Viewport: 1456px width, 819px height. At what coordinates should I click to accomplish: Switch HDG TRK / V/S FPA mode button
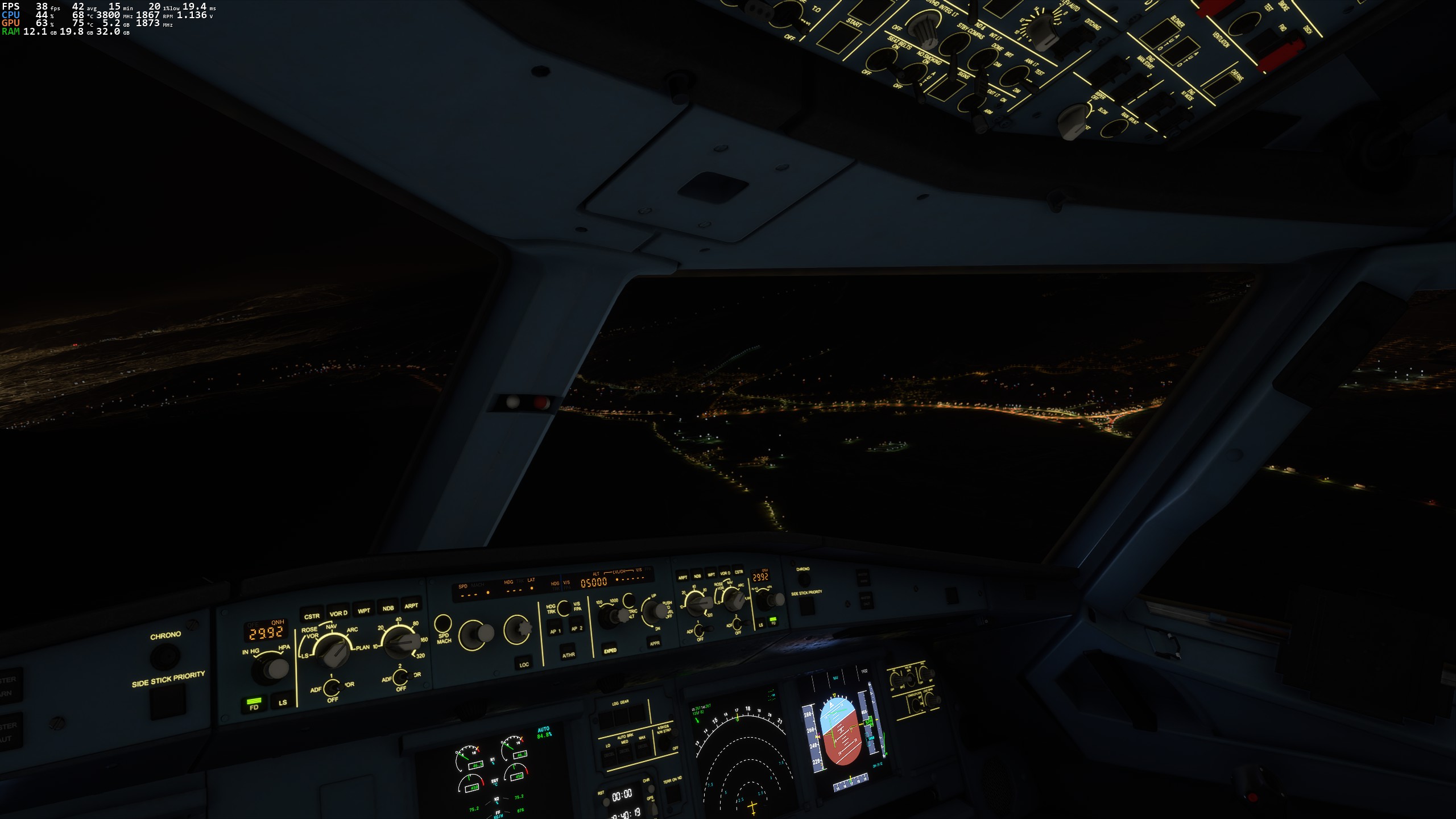tap(564, 607)
